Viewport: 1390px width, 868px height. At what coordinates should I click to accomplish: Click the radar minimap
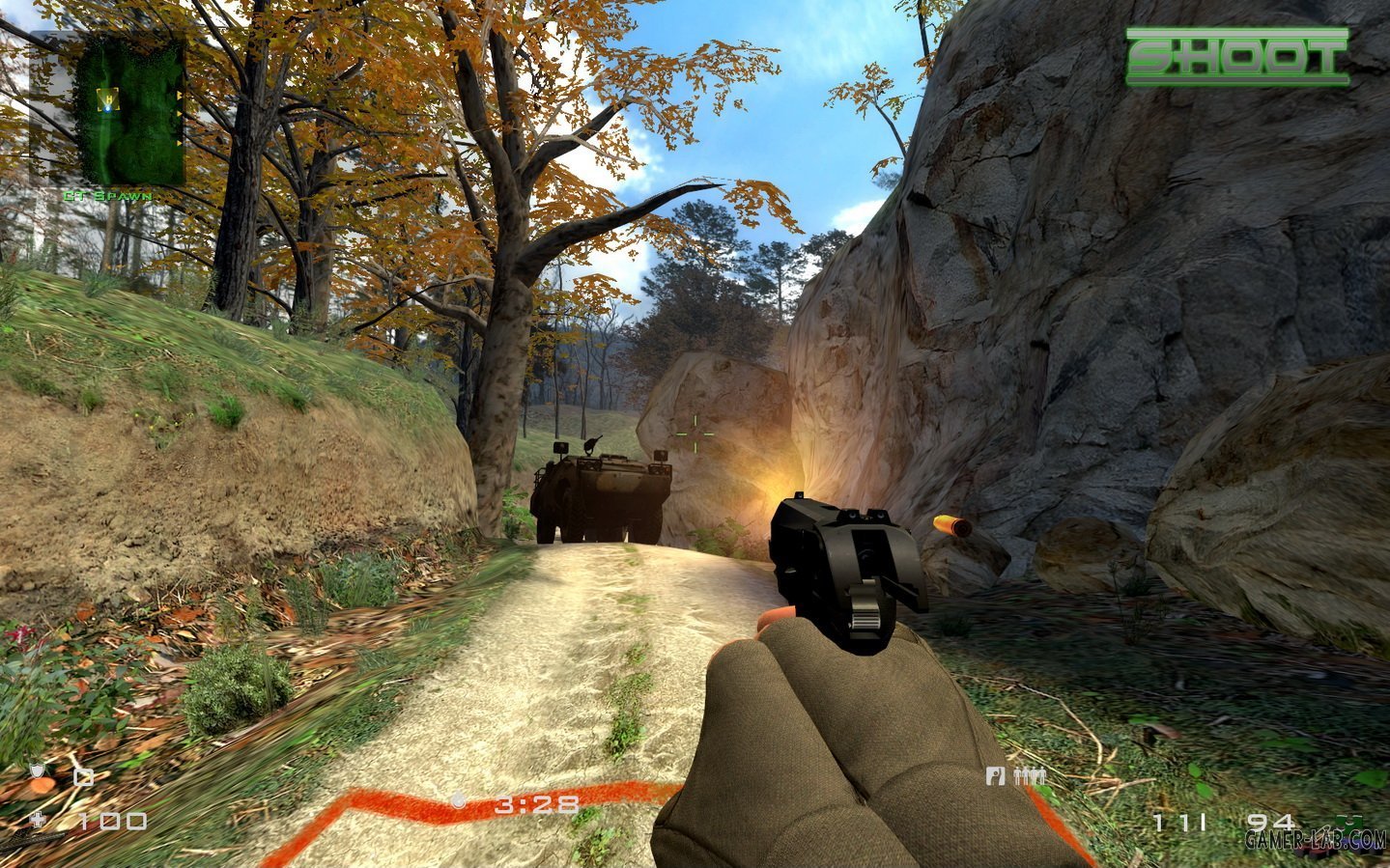(x=129, y=112)
